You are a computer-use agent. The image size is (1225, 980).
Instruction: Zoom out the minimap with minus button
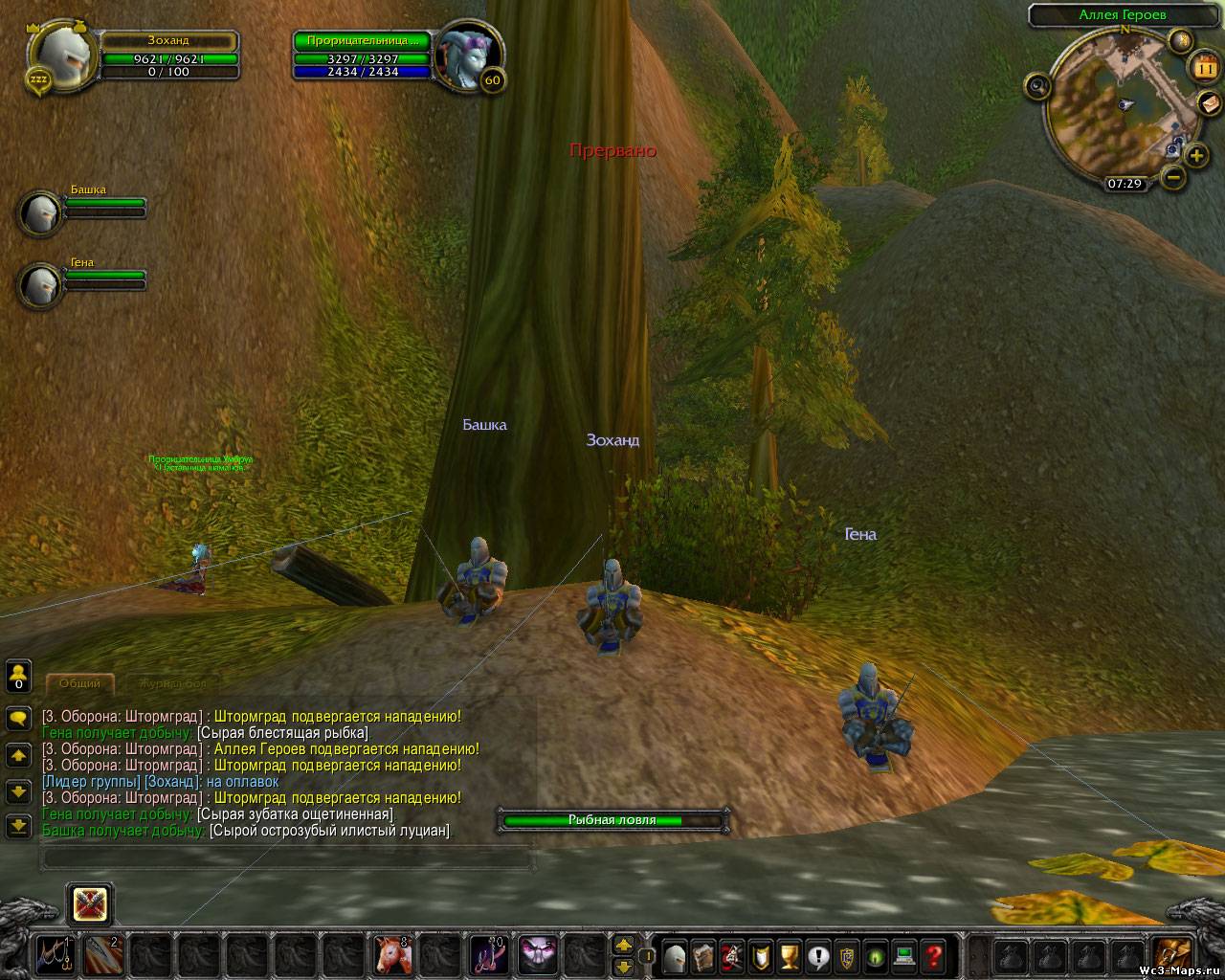coord(1173,177)
